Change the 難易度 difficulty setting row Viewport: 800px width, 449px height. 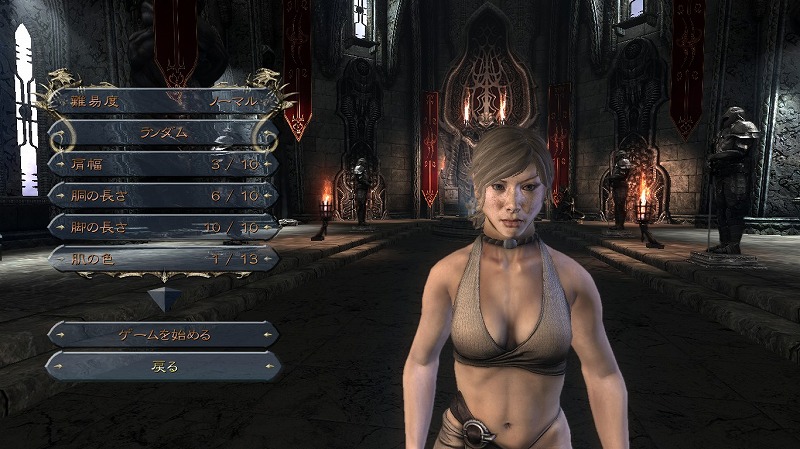163,101
